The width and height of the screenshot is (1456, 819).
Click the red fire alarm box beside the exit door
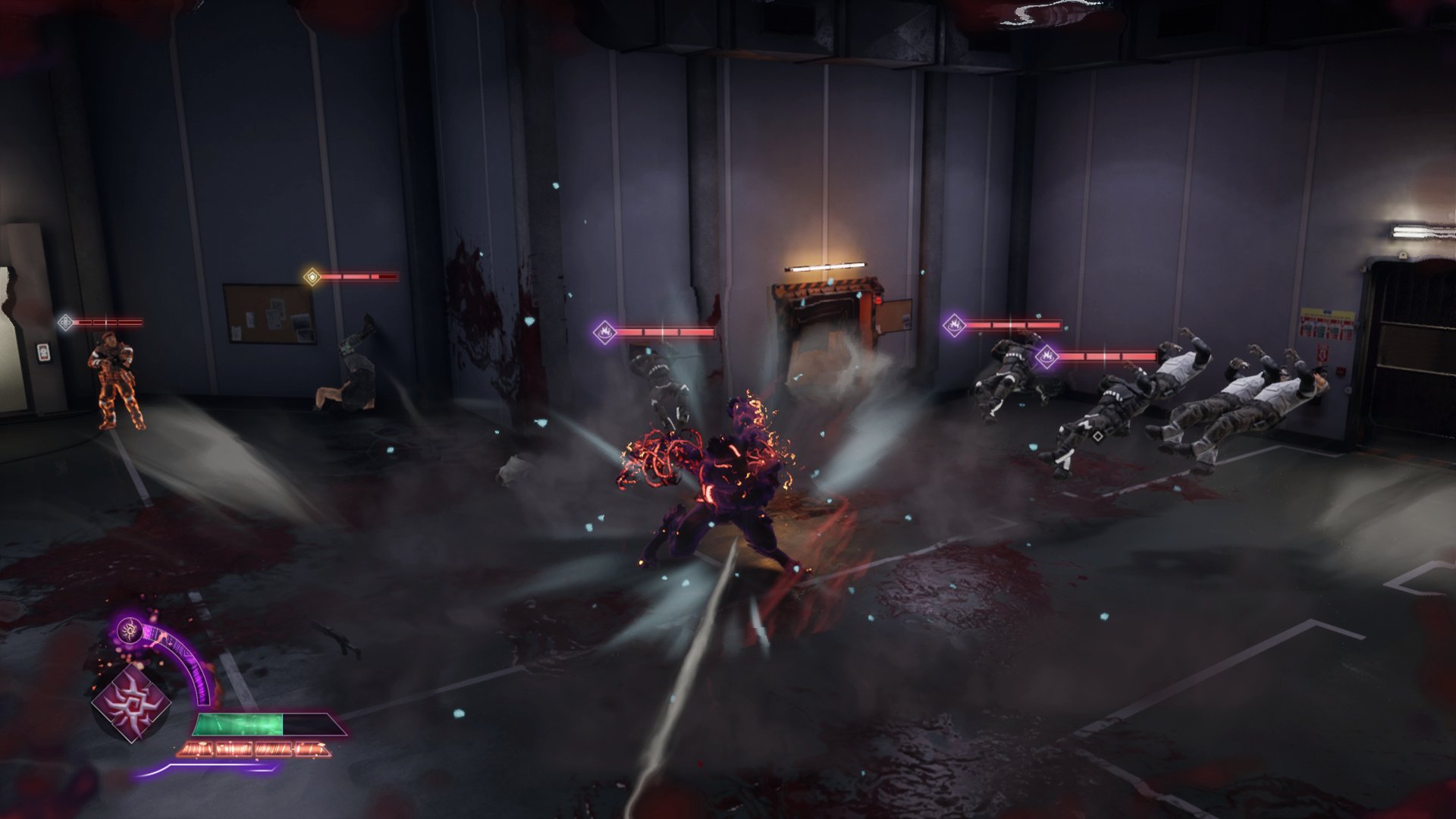click(x=1340, y=373)
